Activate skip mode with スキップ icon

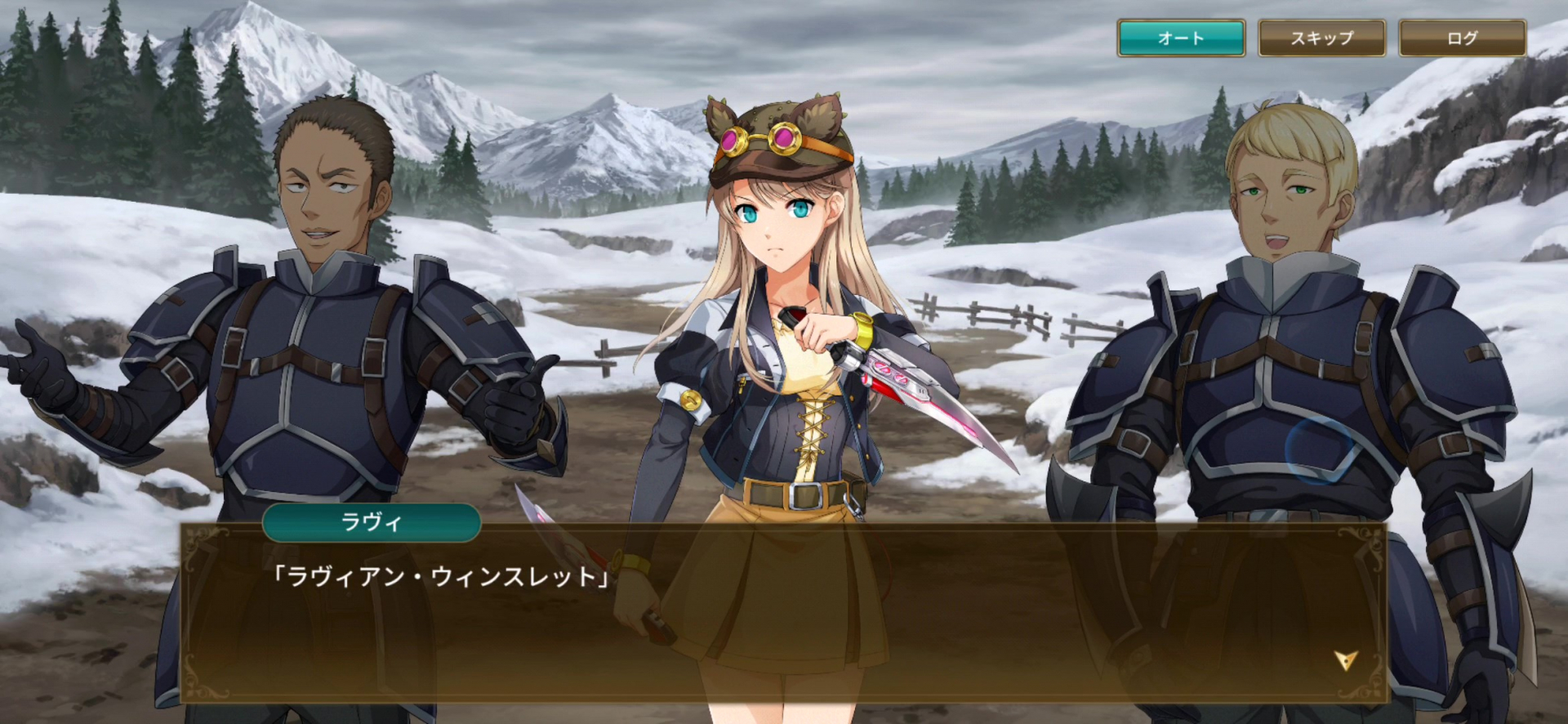(1321, 37)
